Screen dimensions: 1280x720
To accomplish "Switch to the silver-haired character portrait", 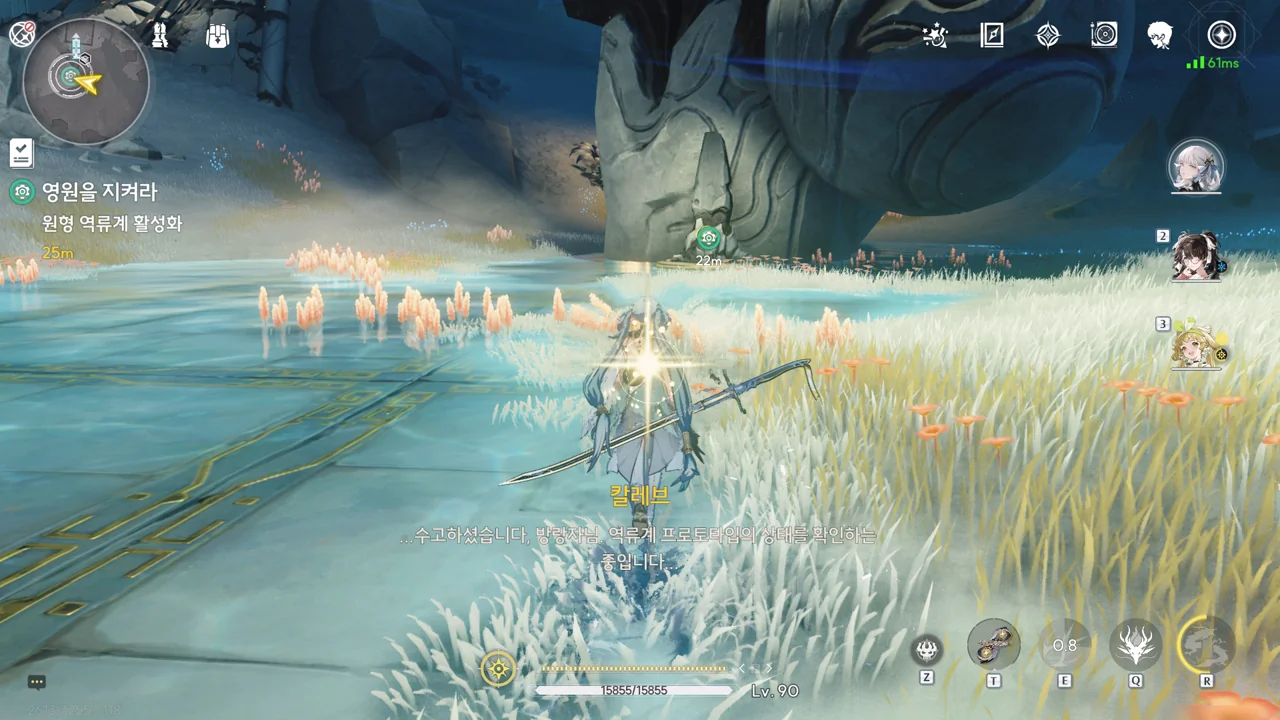I will pyautogui.click(x=1196, y=167).
